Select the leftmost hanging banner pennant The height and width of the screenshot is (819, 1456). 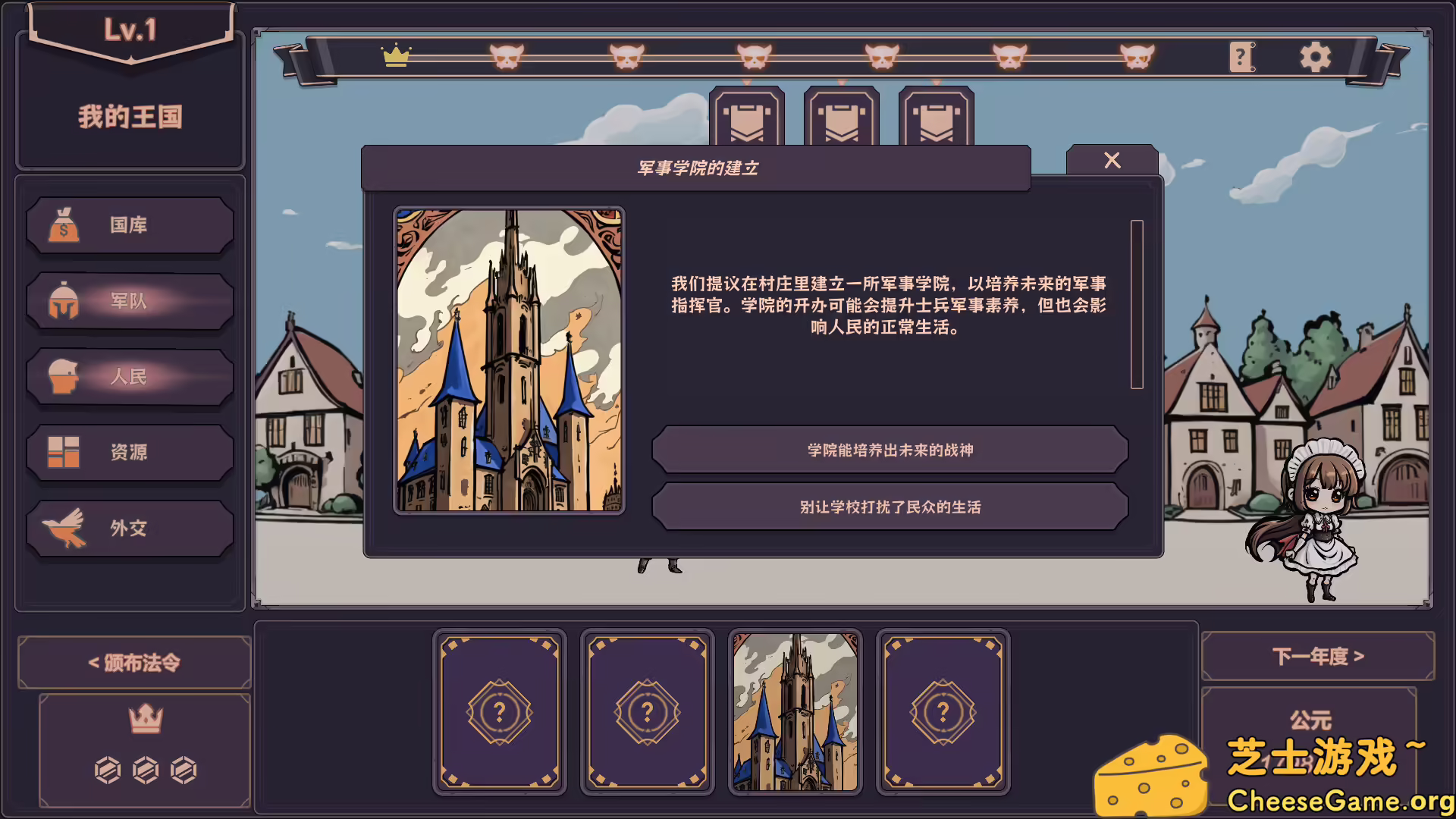point(748,118)
